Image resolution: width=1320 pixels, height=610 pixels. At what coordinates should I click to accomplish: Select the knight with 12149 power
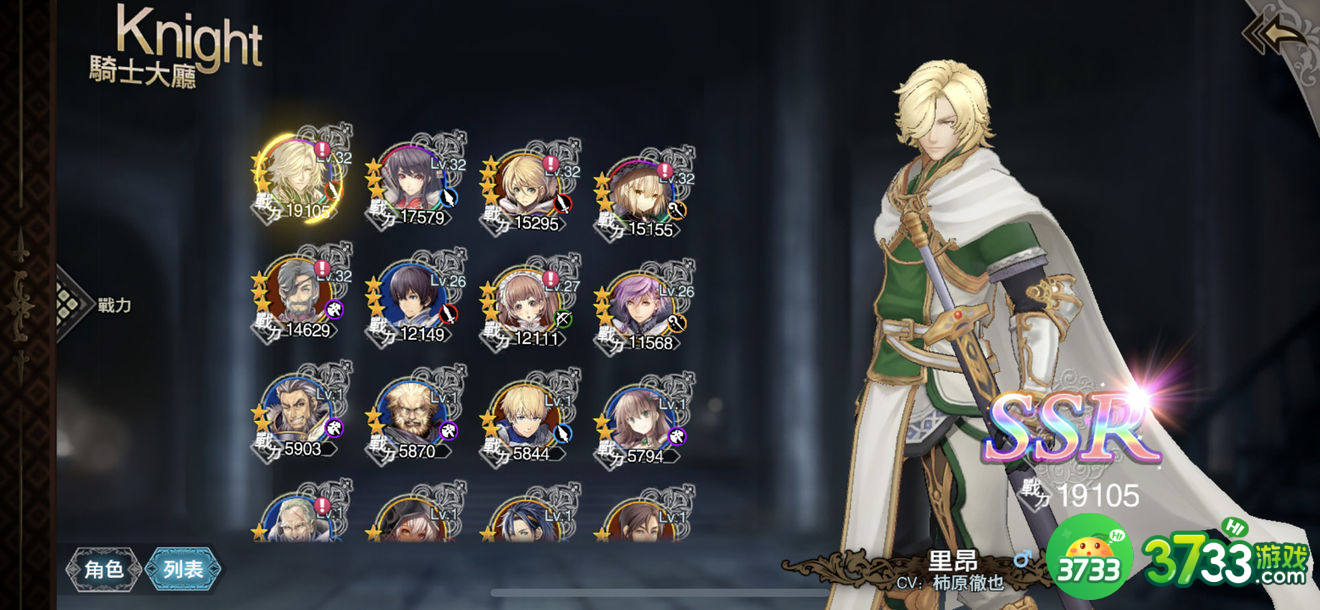point(411,298)
